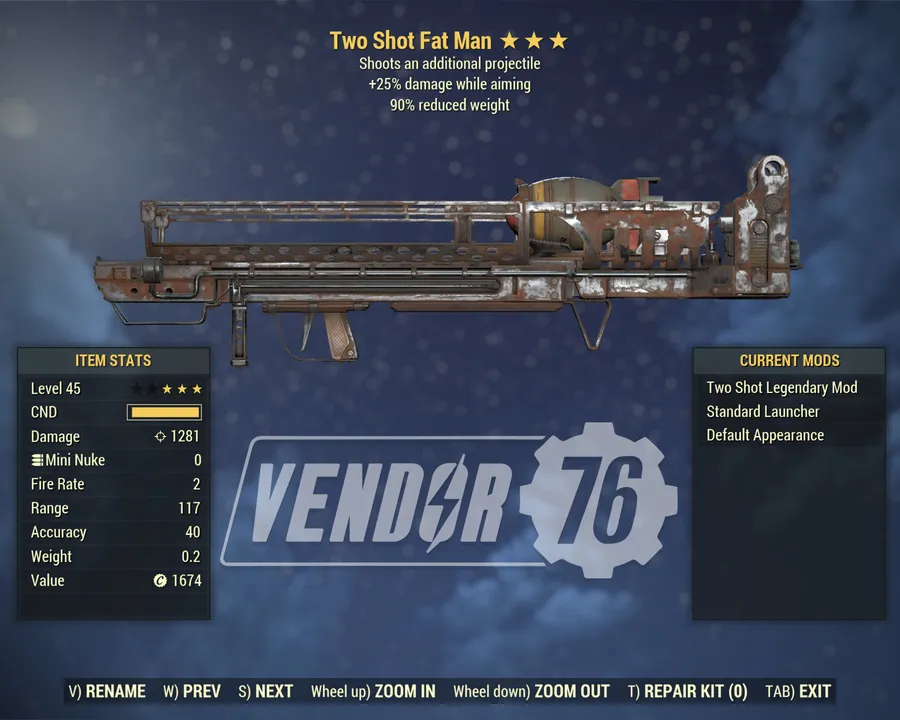Exit the item inspection screen
The width and height of the screenshot is (900, 720).
tap(798, 691)
